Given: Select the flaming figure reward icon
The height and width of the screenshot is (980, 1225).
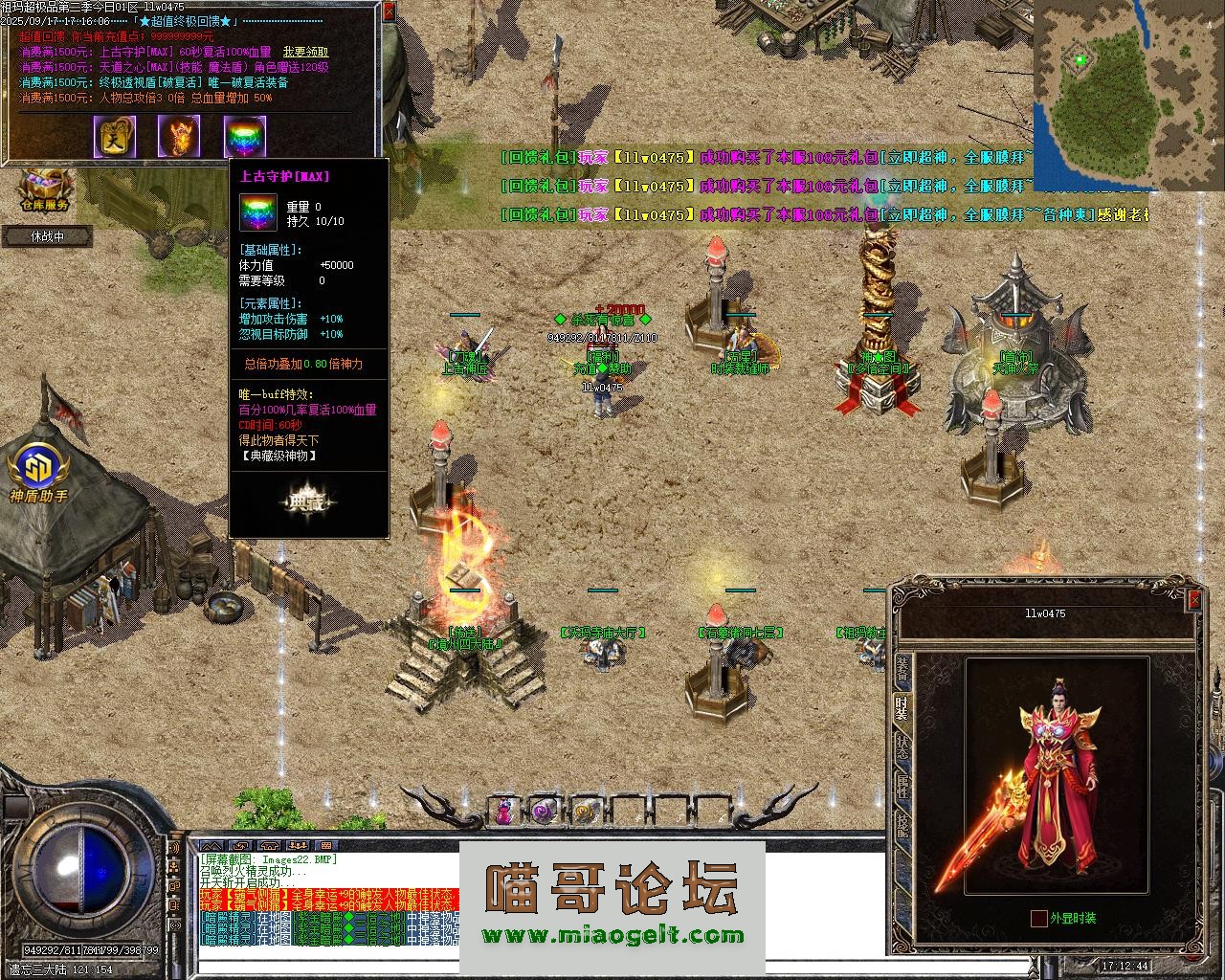Looking at the screenshot, I should (x=179, y=137).
